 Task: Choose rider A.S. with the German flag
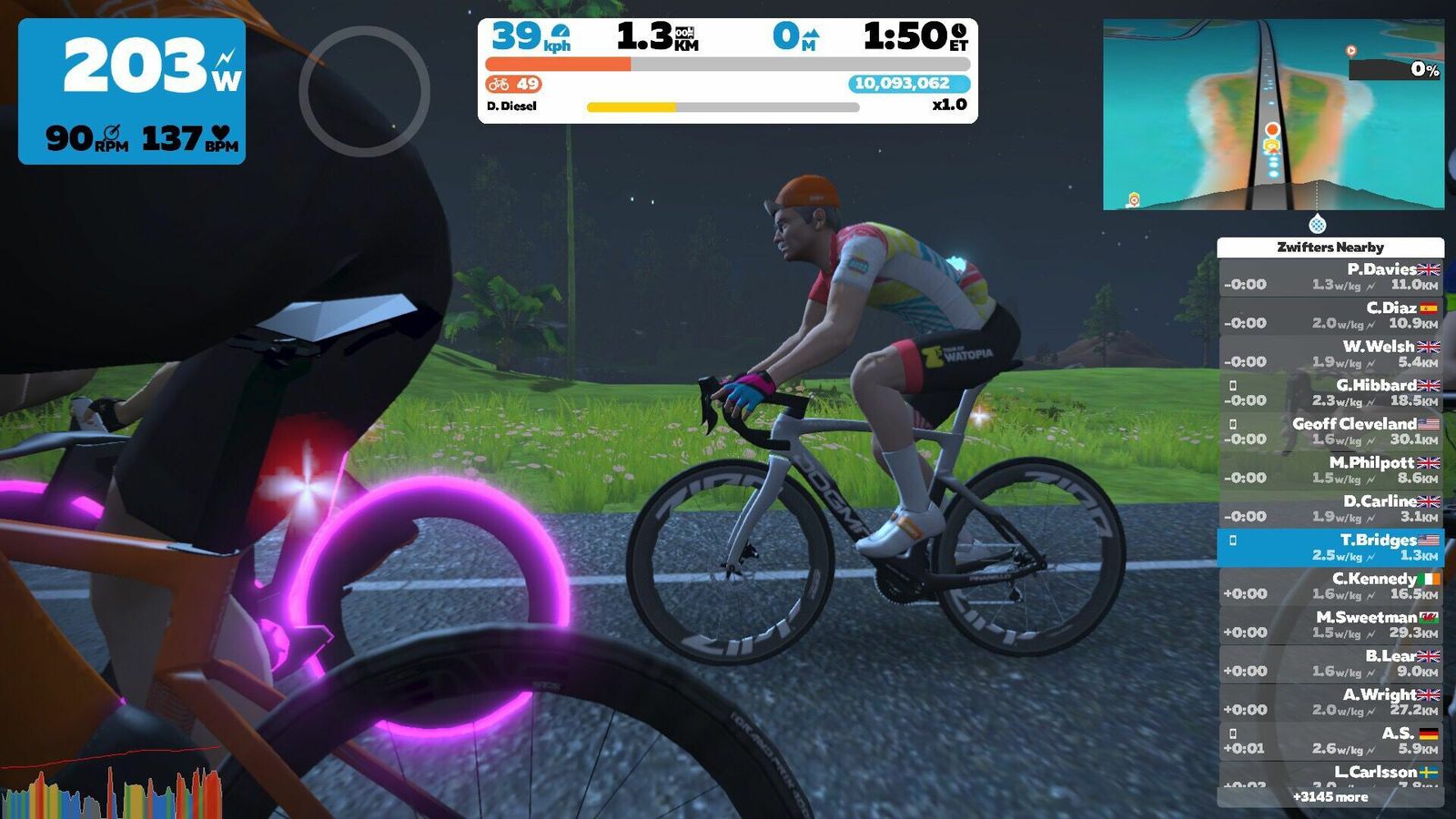click(1330, 741)
